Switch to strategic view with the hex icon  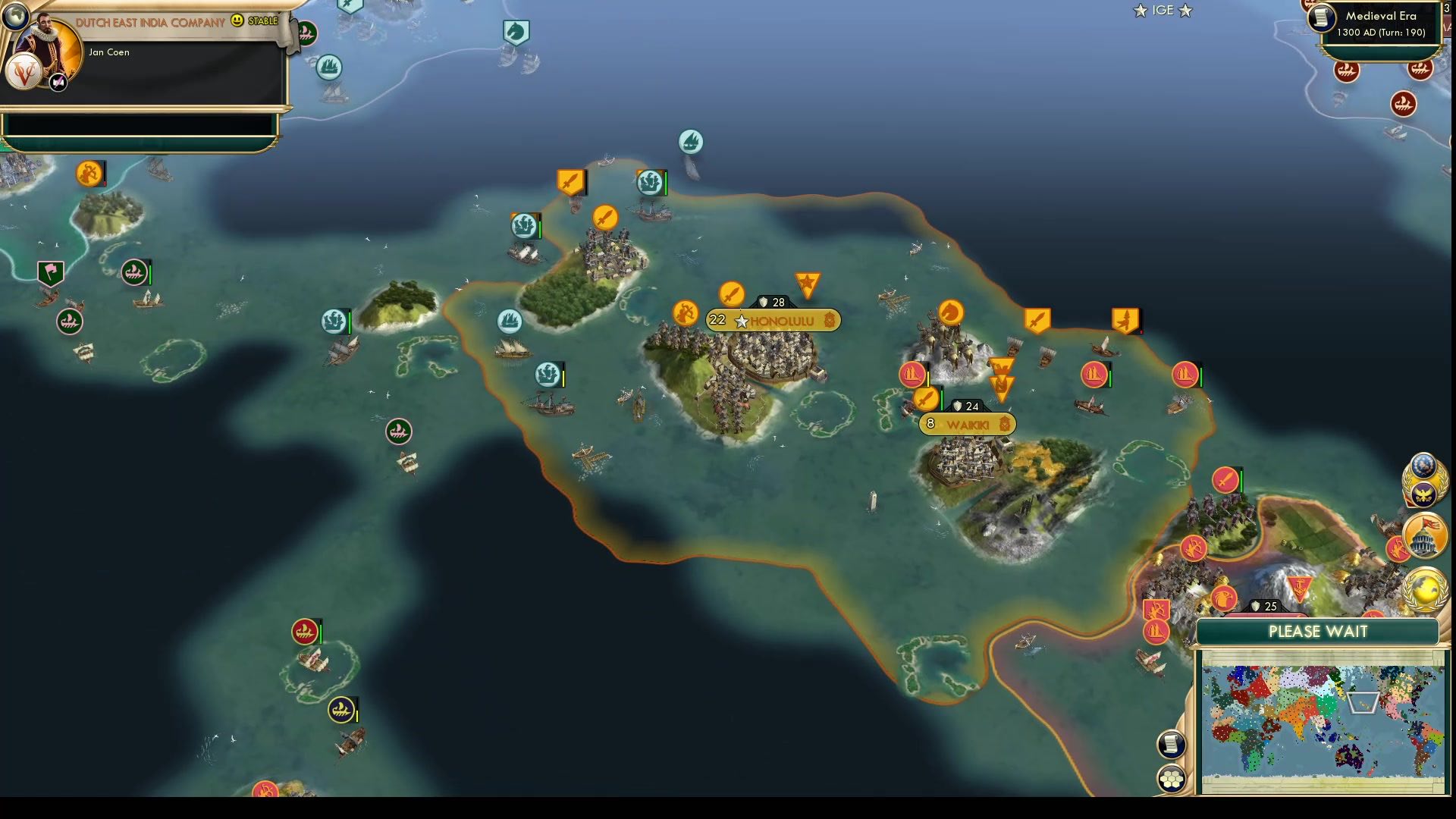point(1171,777)
